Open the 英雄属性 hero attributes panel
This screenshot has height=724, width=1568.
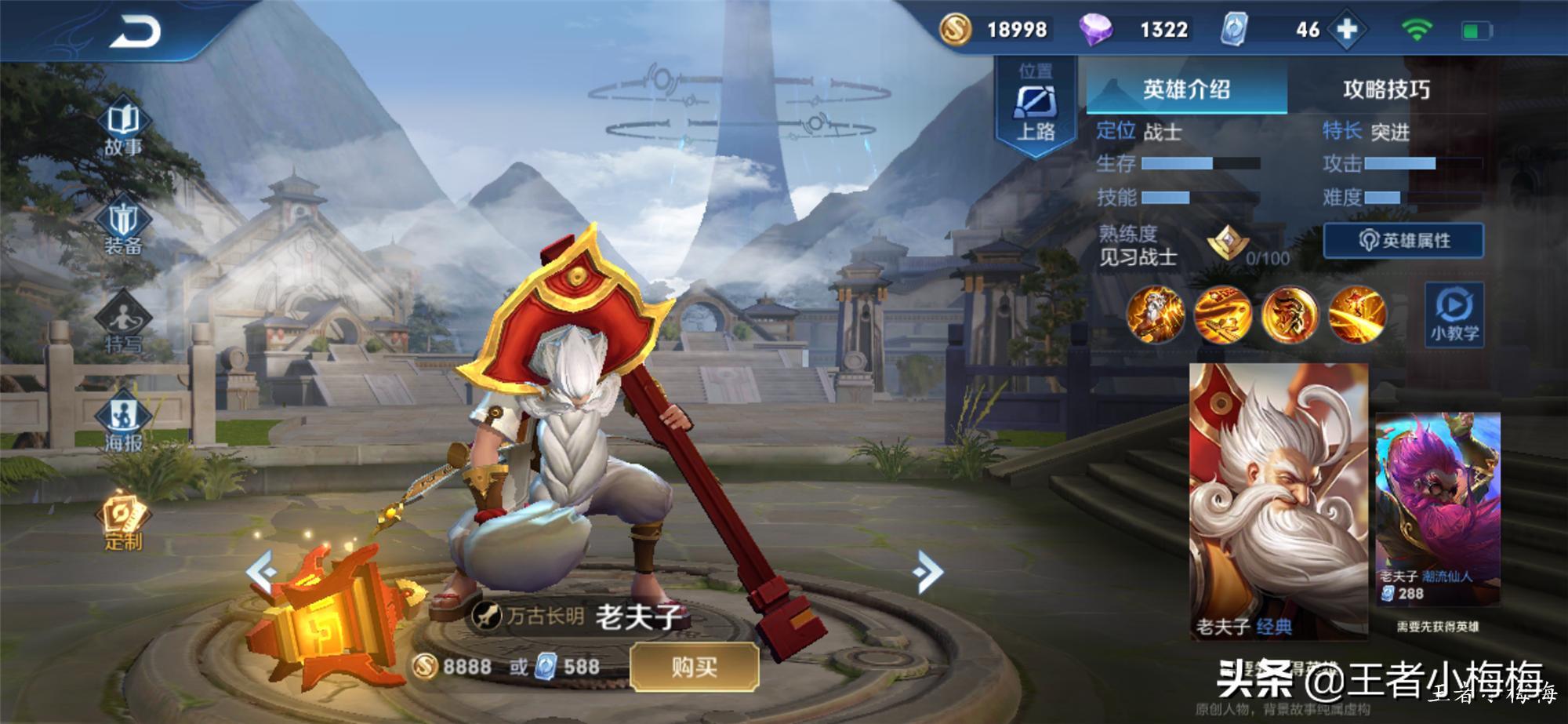coord(1403,240)
